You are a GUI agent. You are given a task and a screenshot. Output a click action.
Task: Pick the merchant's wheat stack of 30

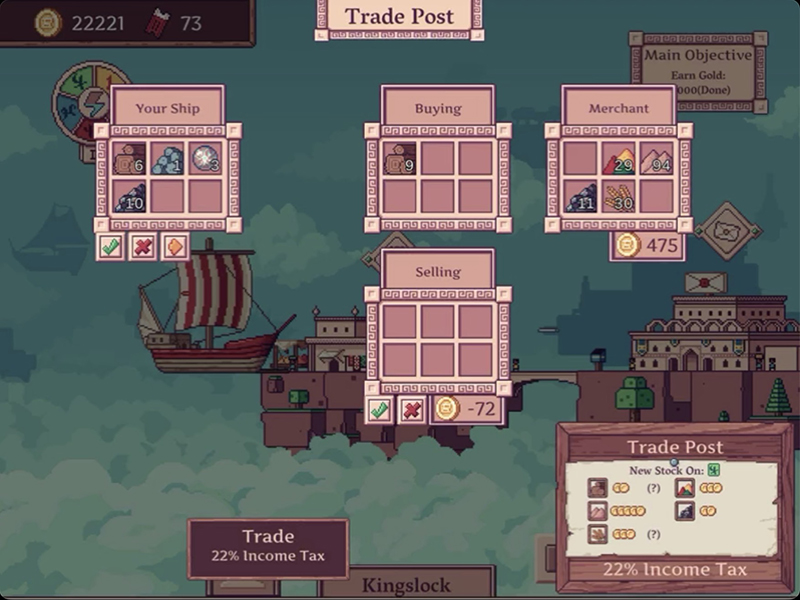point(618,196)
